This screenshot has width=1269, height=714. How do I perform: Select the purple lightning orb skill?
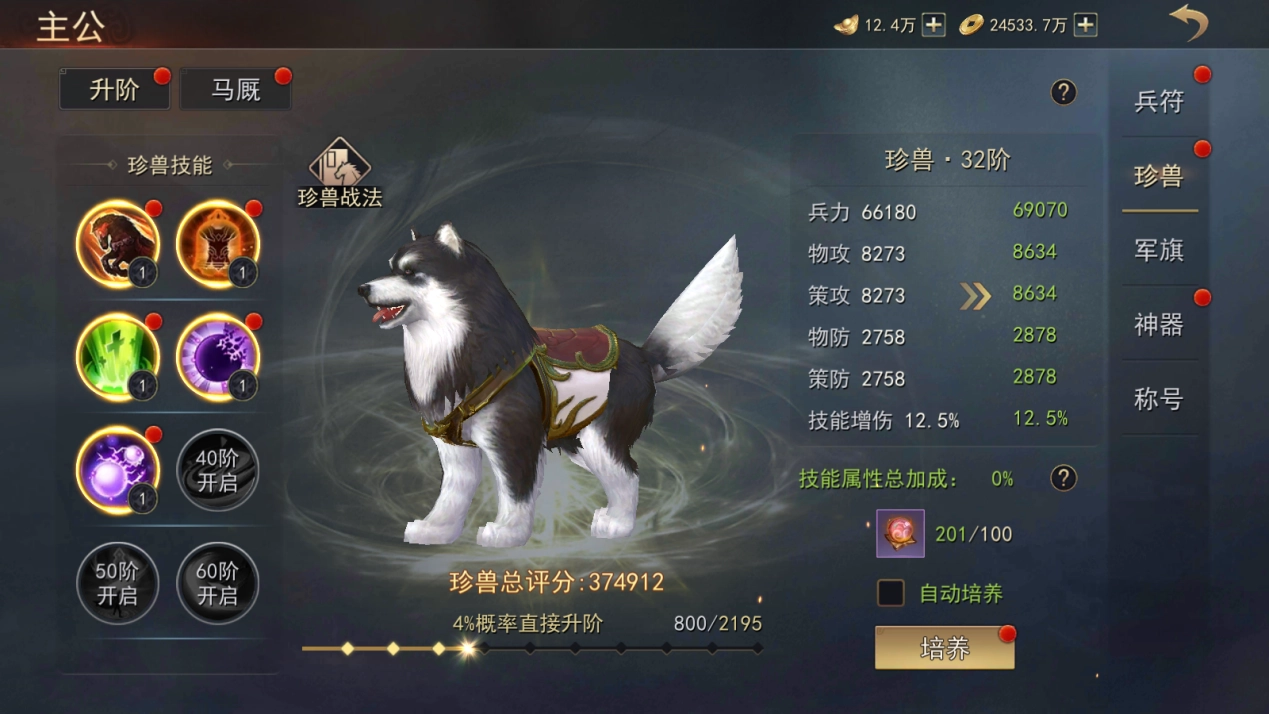pyautogui.click(x=118, y=470)
